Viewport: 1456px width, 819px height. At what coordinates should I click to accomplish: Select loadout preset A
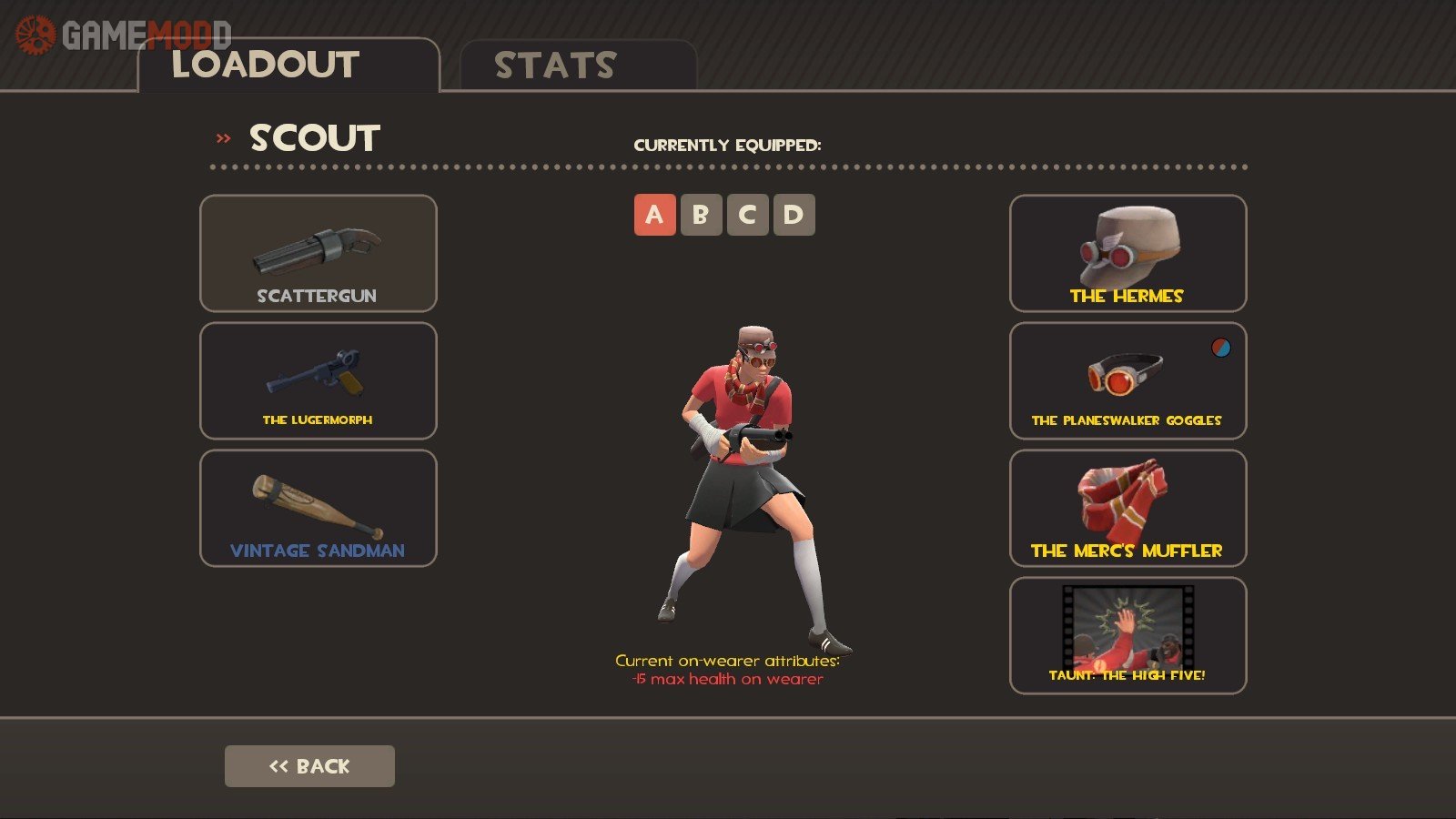pos(654,215)
